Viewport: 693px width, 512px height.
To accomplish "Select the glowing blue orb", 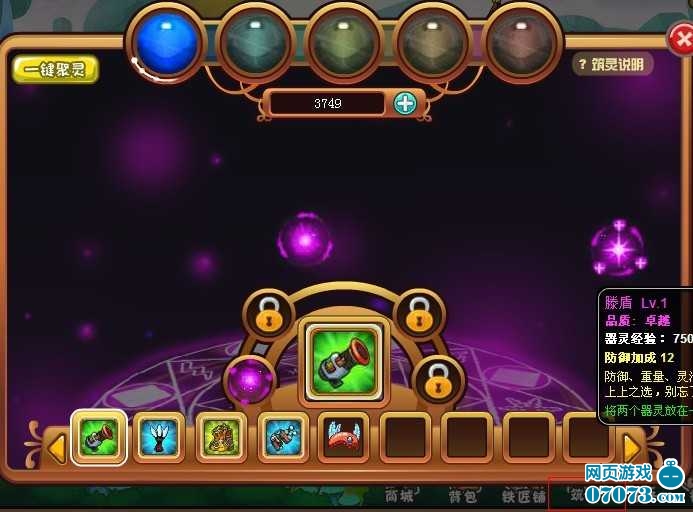I will (x=166, y=41).
